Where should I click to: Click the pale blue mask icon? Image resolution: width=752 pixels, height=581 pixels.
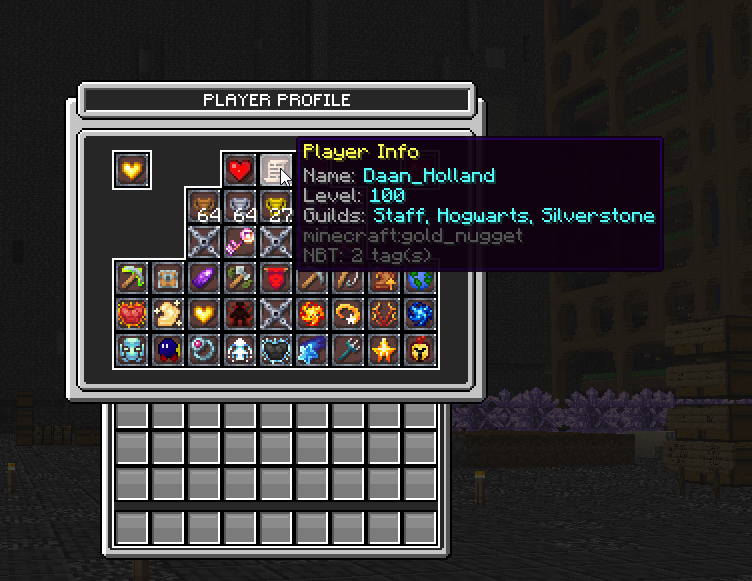pos(132,350)
